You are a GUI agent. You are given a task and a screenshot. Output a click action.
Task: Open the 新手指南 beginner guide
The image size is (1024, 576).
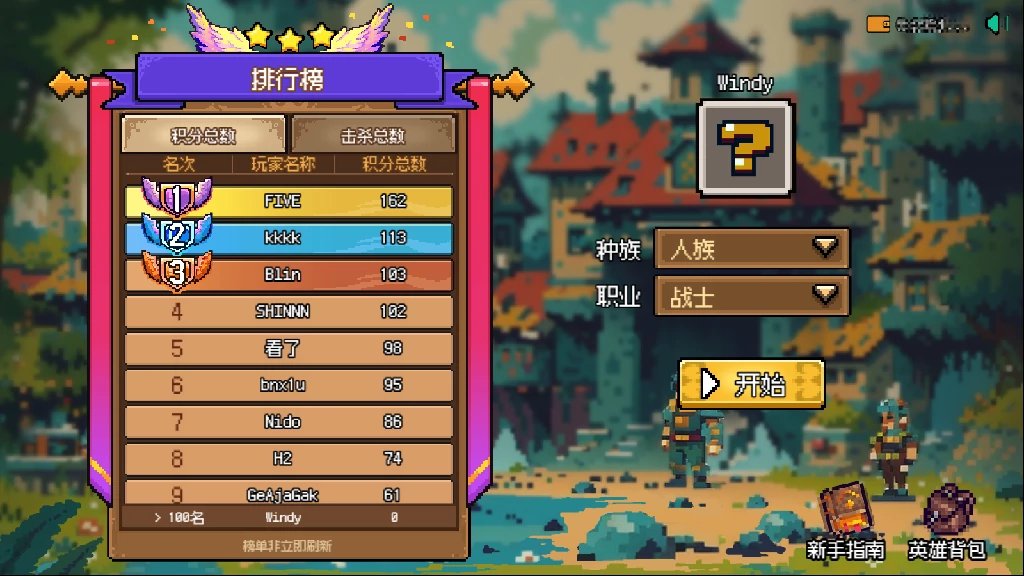845,522
